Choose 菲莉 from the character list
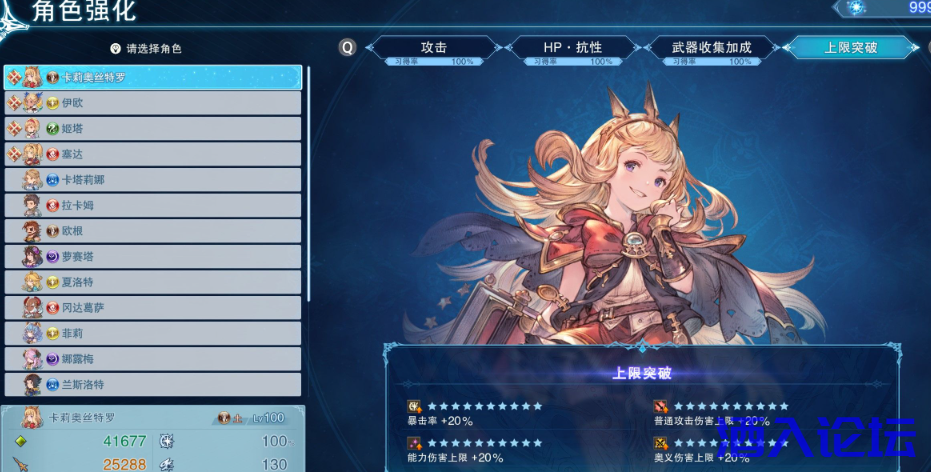 [x=153, y=333]
